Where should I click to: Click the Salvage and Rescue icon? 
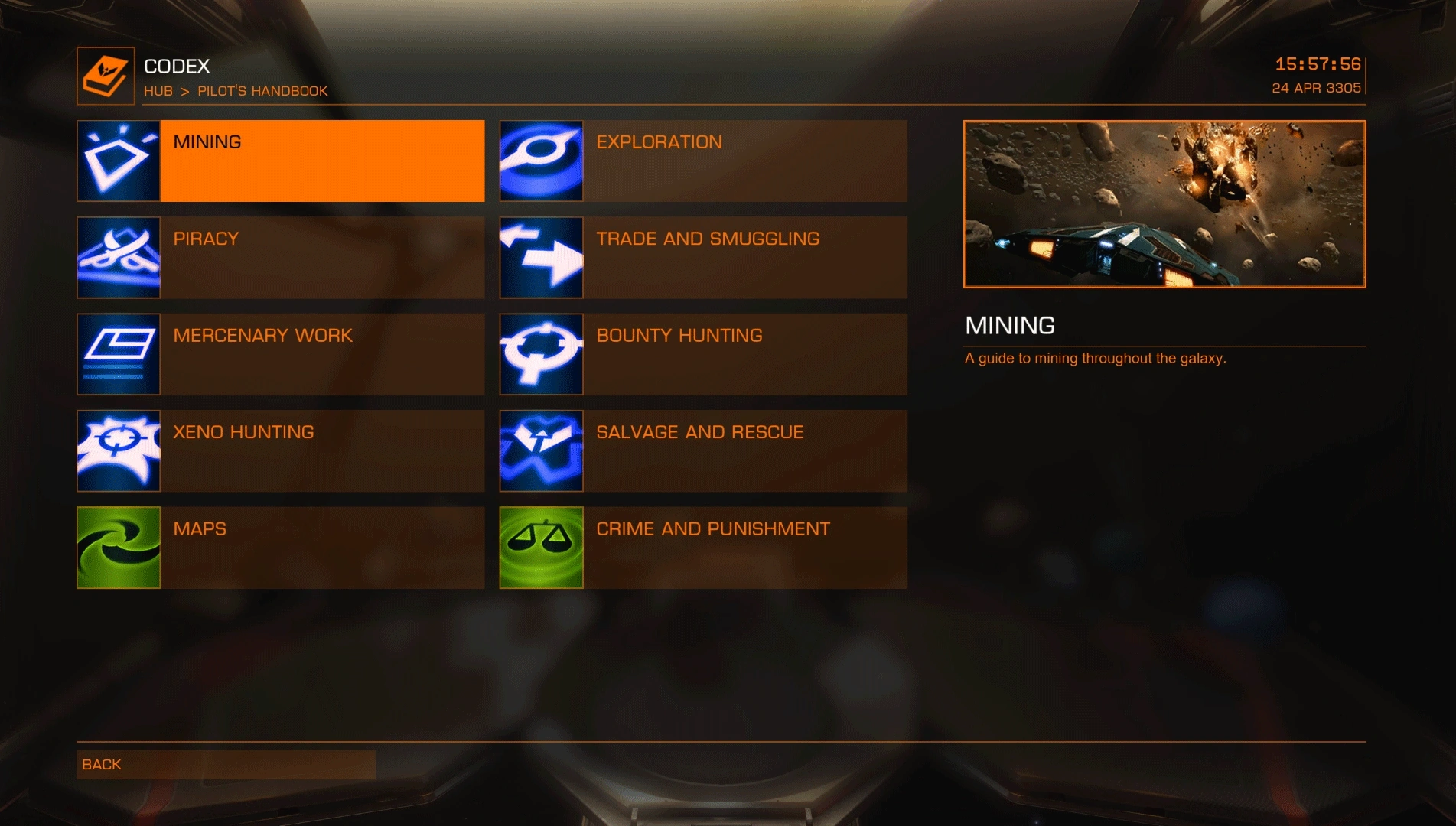[541, 450]
